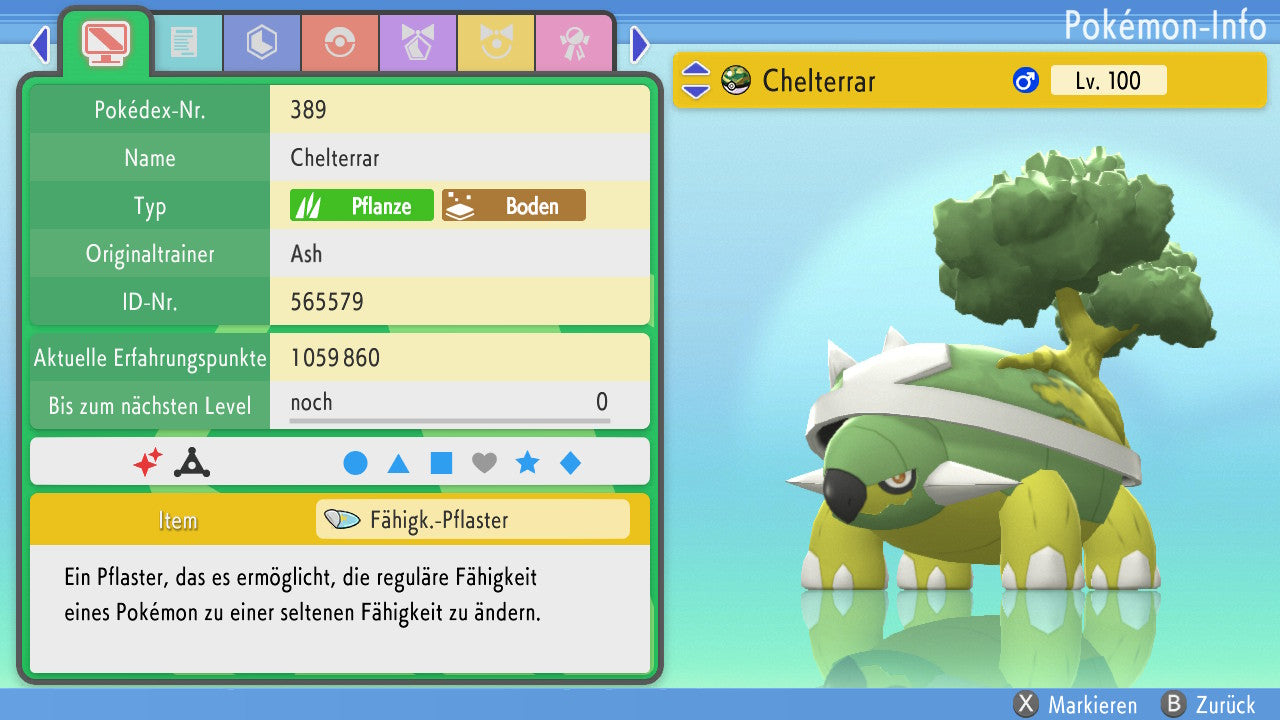Click the right arrow beside the tabs
This screenshot has height=720, width=1280.
(640, 44)
